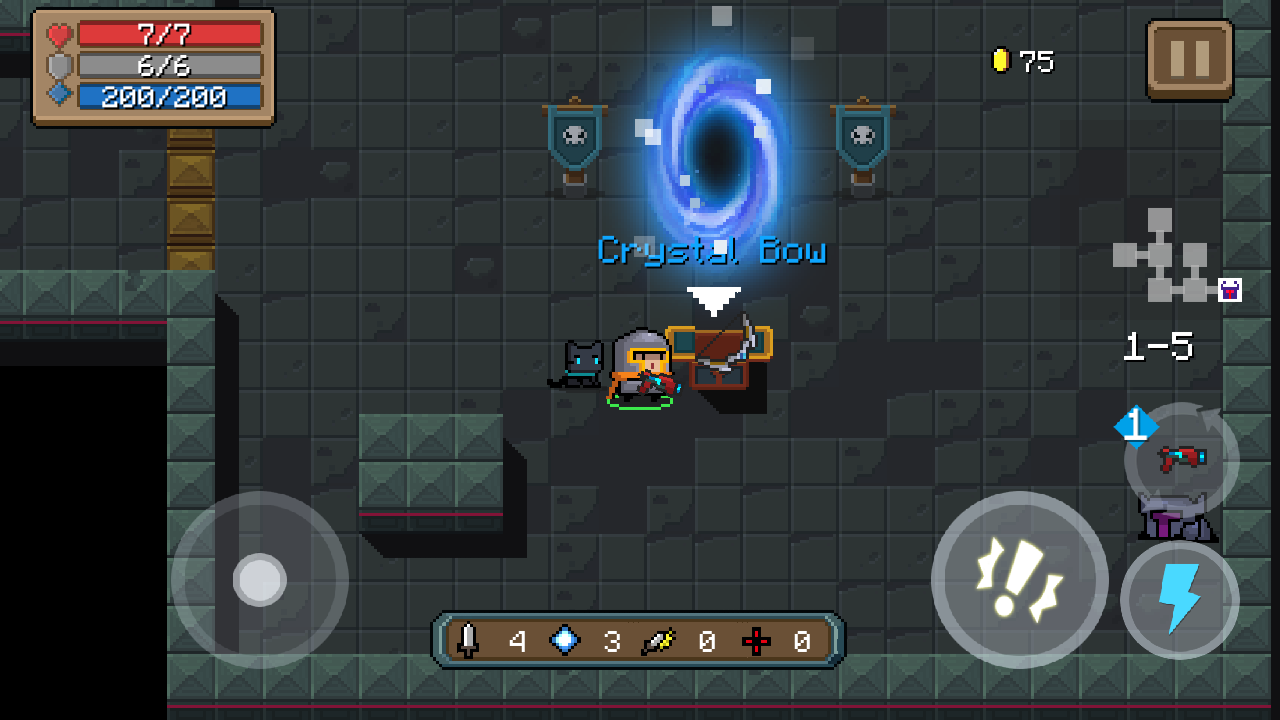The image size is (1280, 720).
Task: Touch the virtual movement joystick
Action: (x=260, y=580)
